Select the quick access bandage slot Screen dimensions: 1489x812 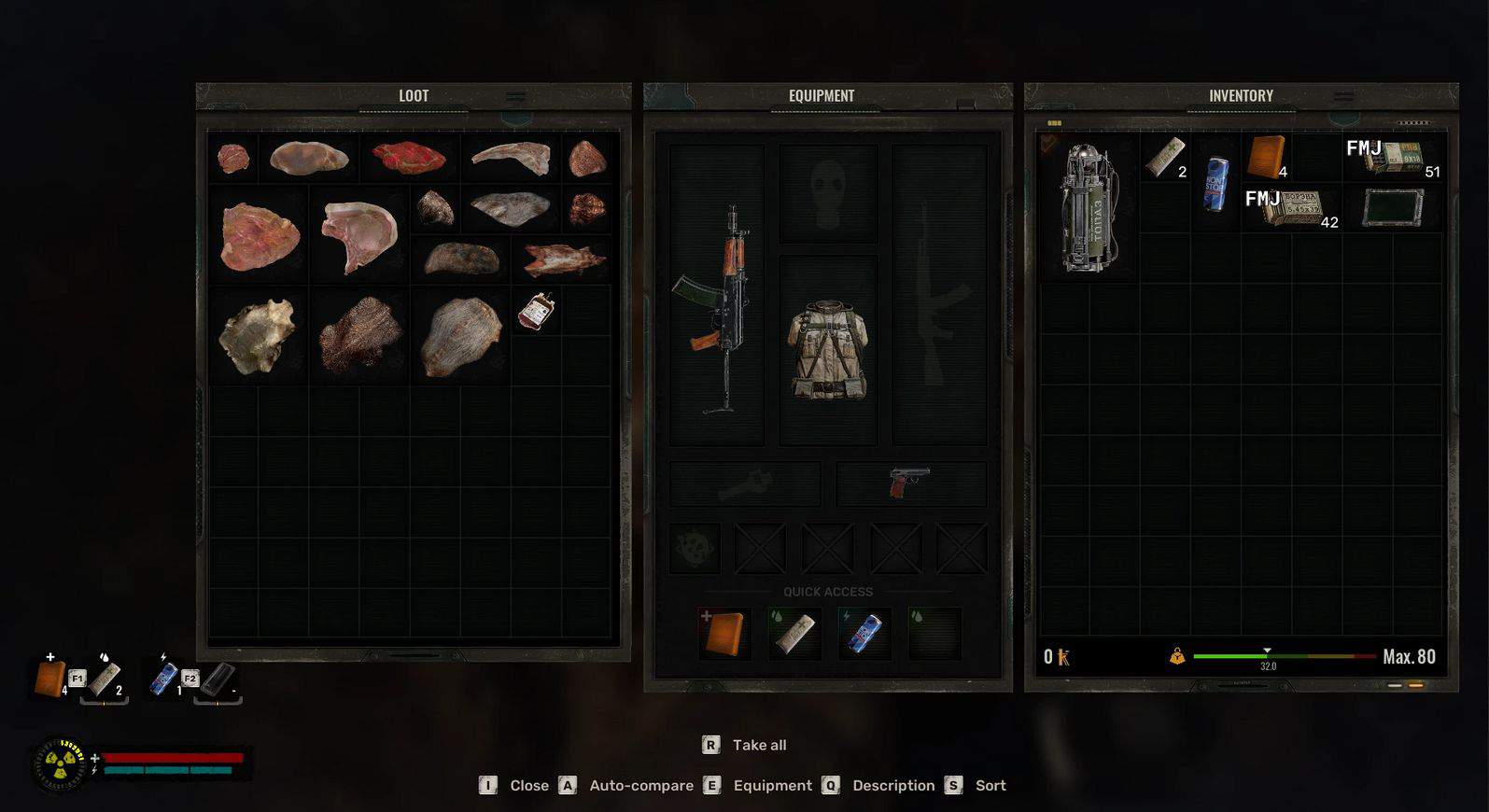coord(794,633)
